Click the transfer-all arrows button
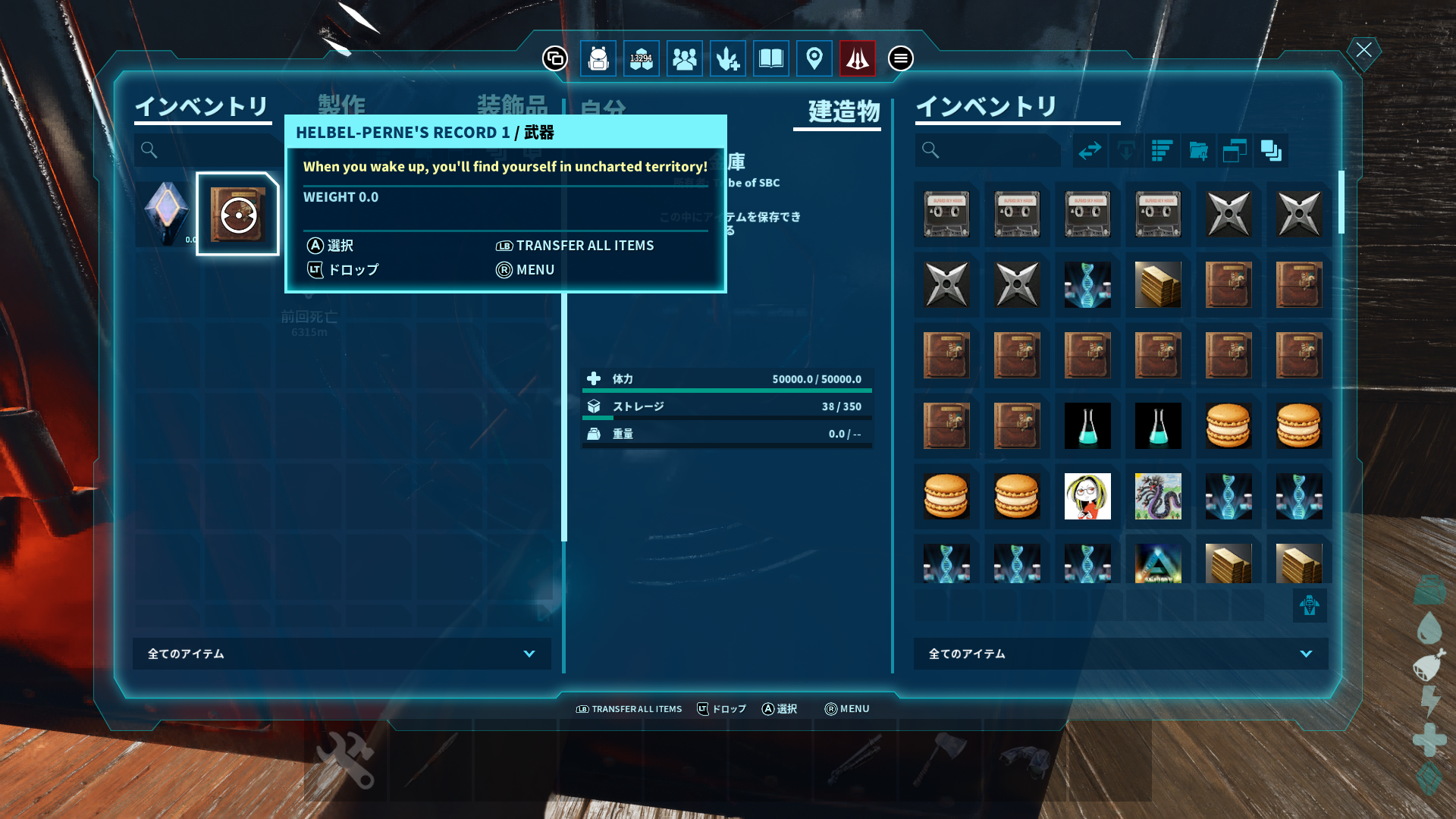 pyautogui.click(x=1090, y=150)
